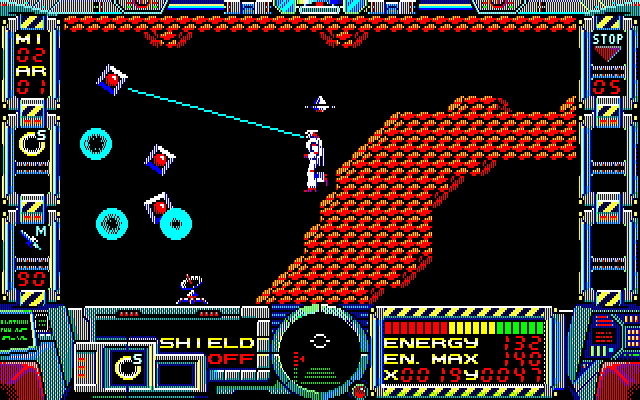Click the active spiral weapon icon in bottom console
The width and height of the screenshot is (640, 400).
pyautogui.click(x=129, y=365)
